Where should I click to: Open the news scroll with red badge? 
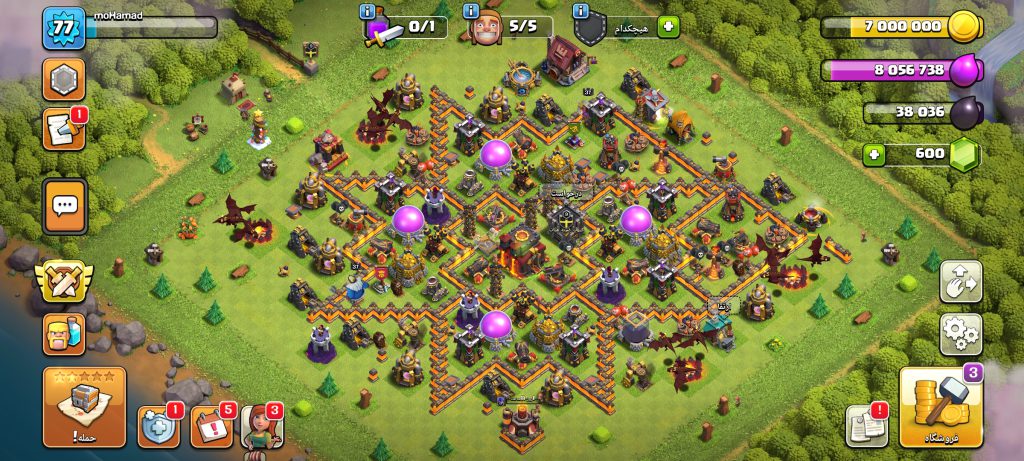[x=63, y=130]
